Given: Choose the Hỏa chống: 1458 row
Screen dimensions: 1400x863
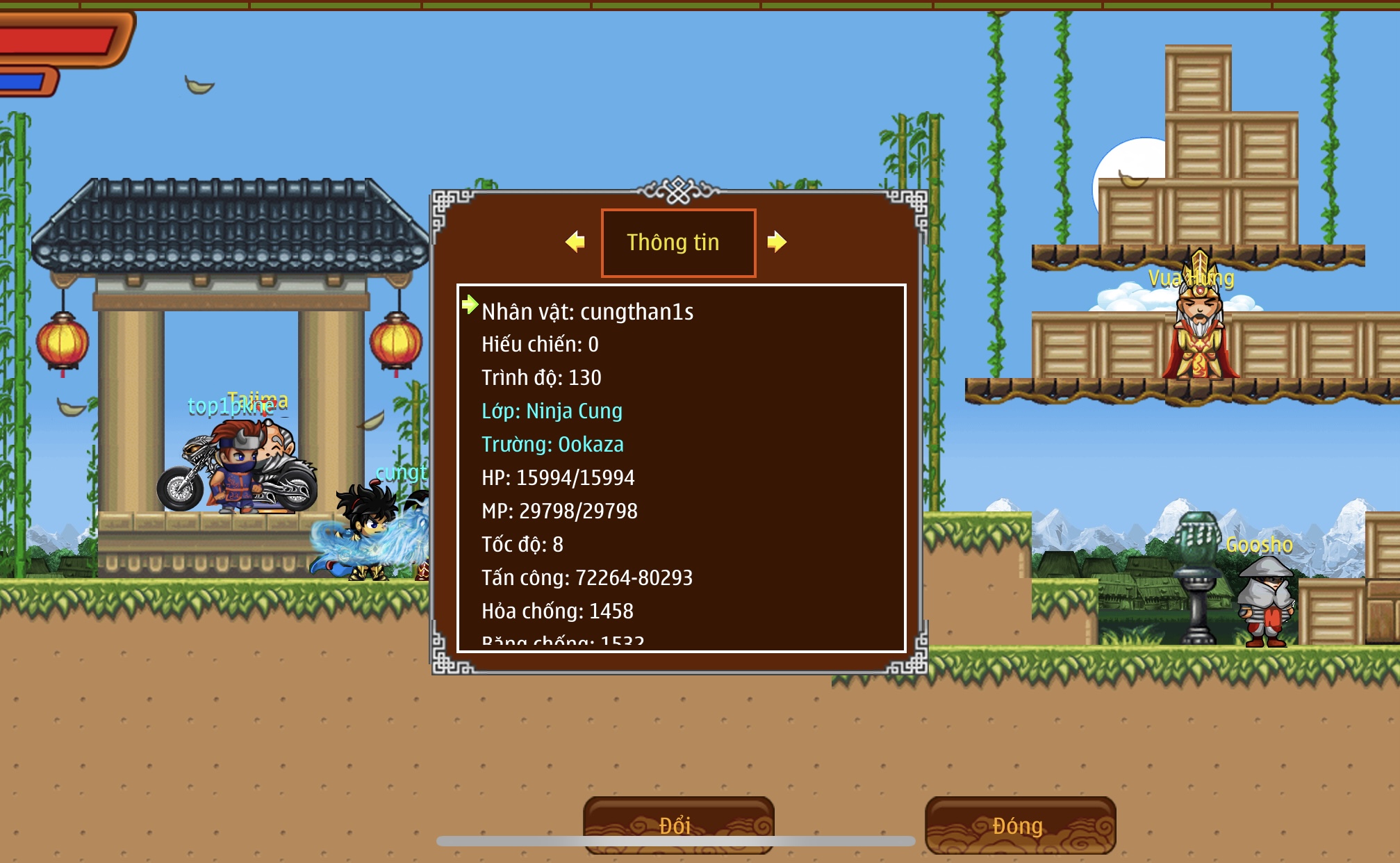Looking at the screenshot, I should (x=557, y=611).
